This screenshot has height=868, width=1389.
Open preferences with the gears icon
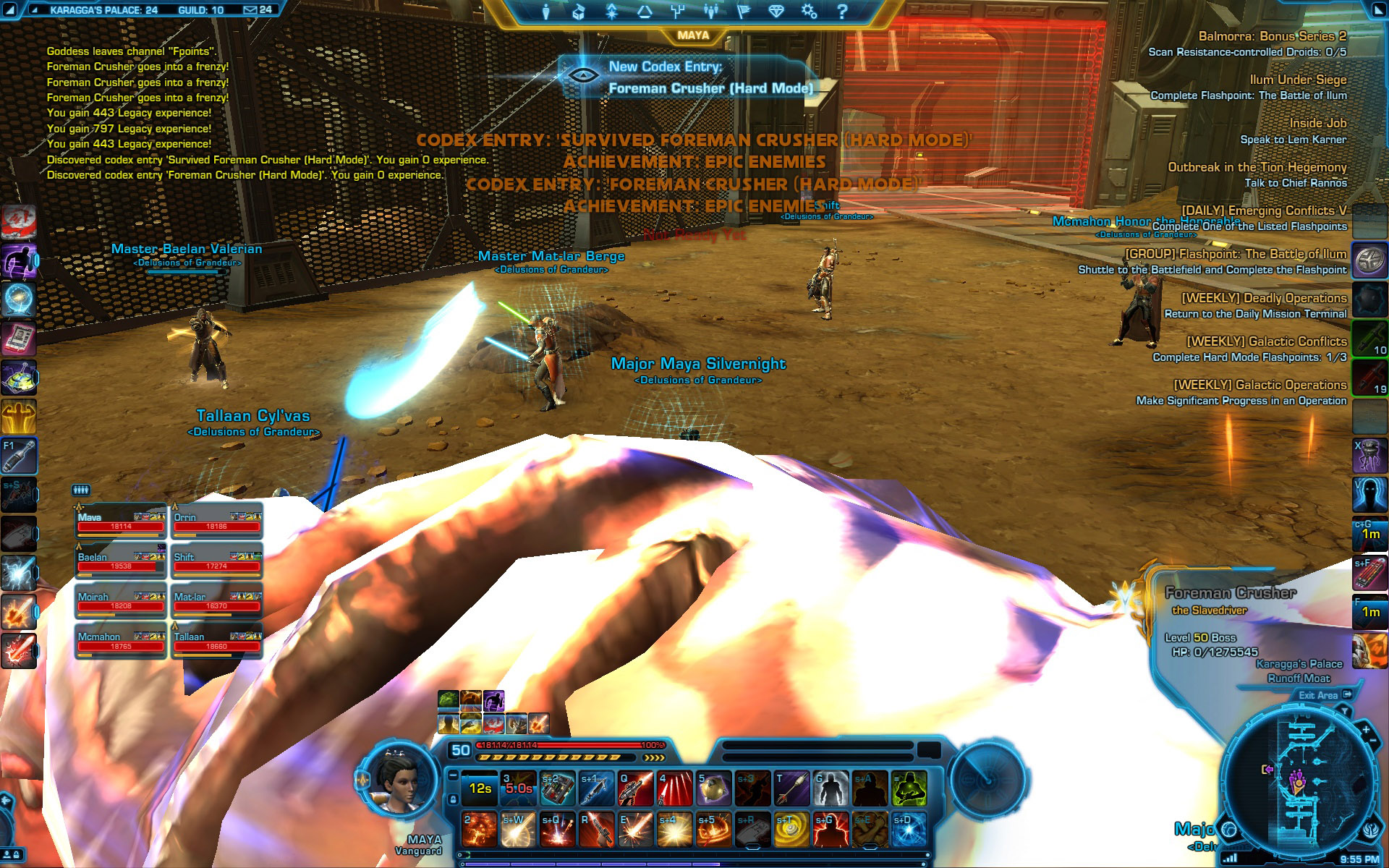click(x=809, y=12)
